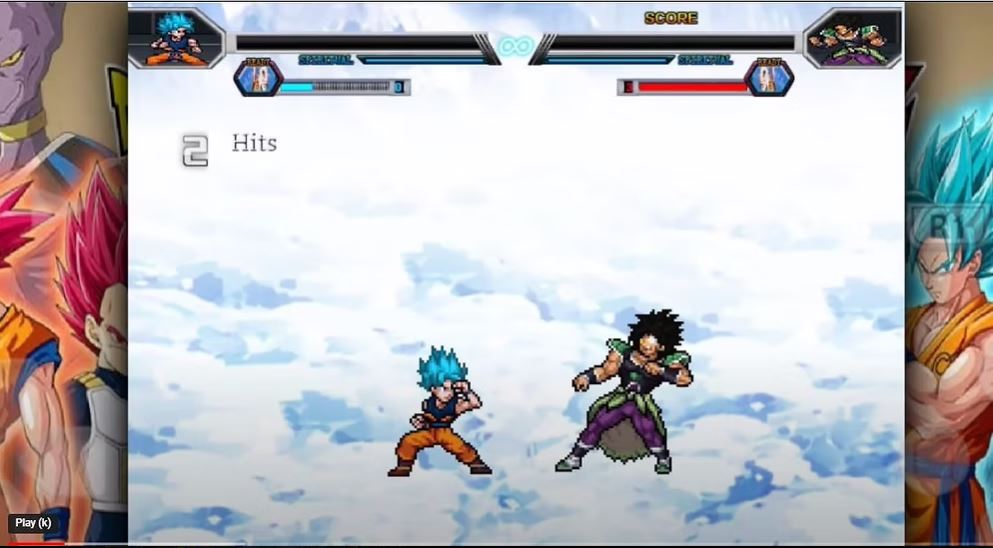Image resolution: width=993 pixels, height=548 pixels.
Task: Click the Broly portrait in the HUD
Action: pyautogui.click(x=852, y=39)
